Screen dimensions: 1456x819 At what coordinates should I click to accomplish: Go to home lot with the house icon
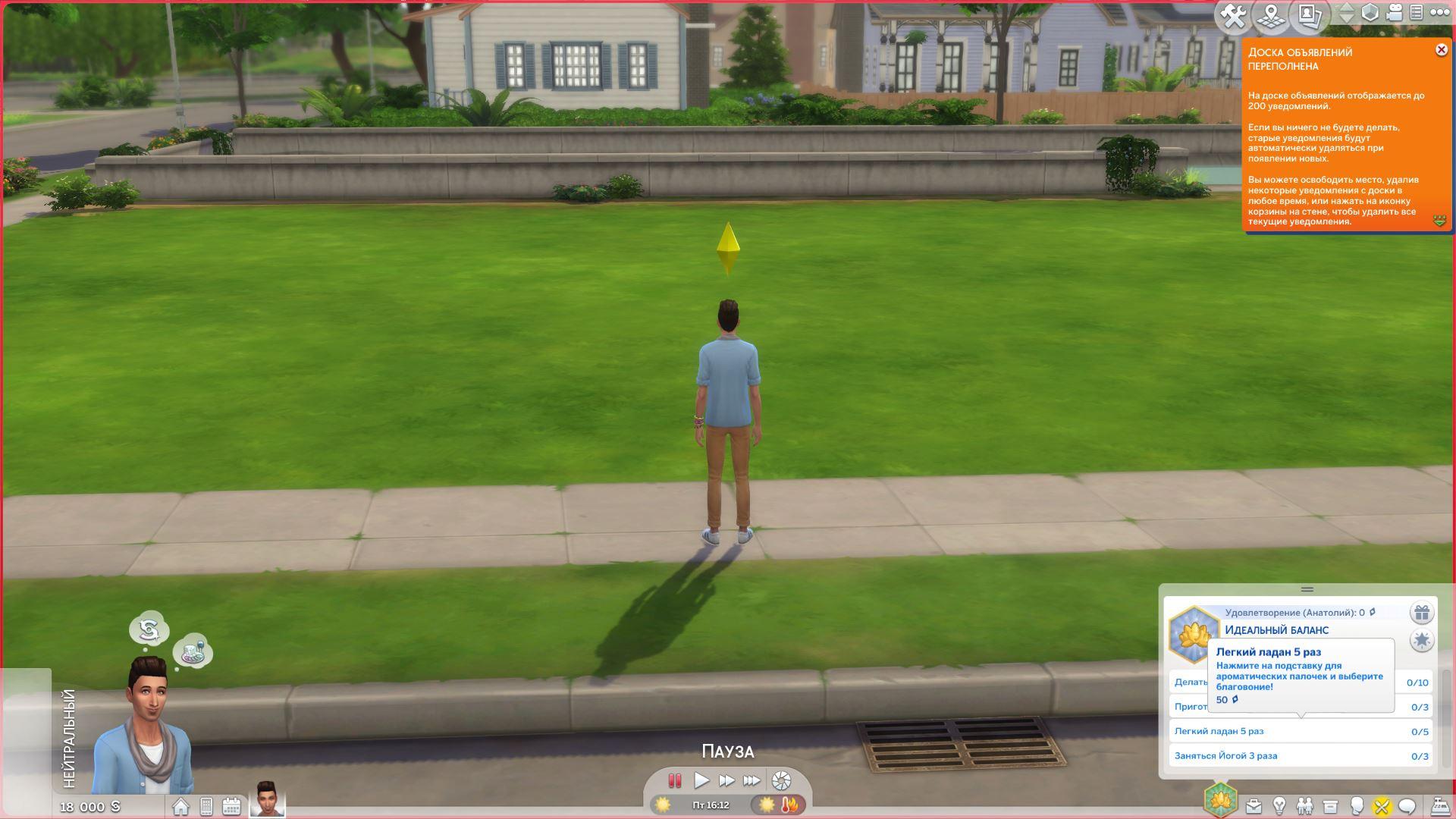(x=180, y=806)
